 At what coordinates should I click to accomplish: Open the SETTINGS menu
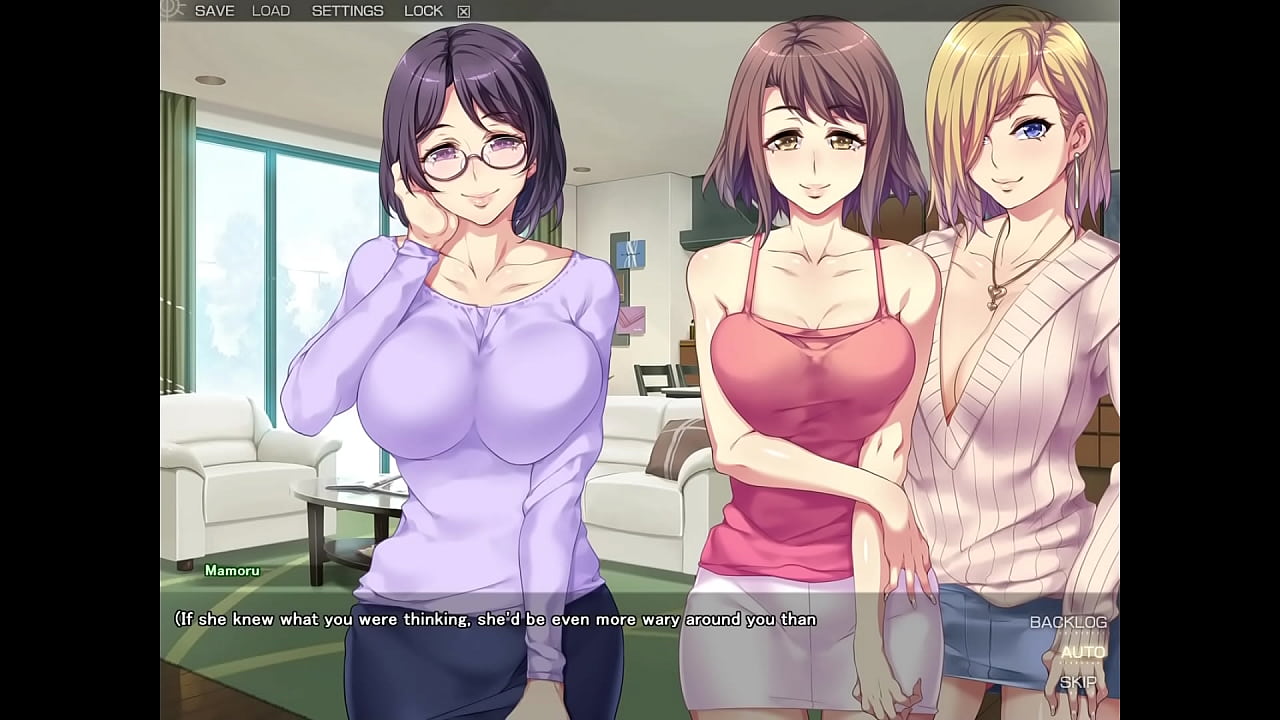[x=347, y=11]
